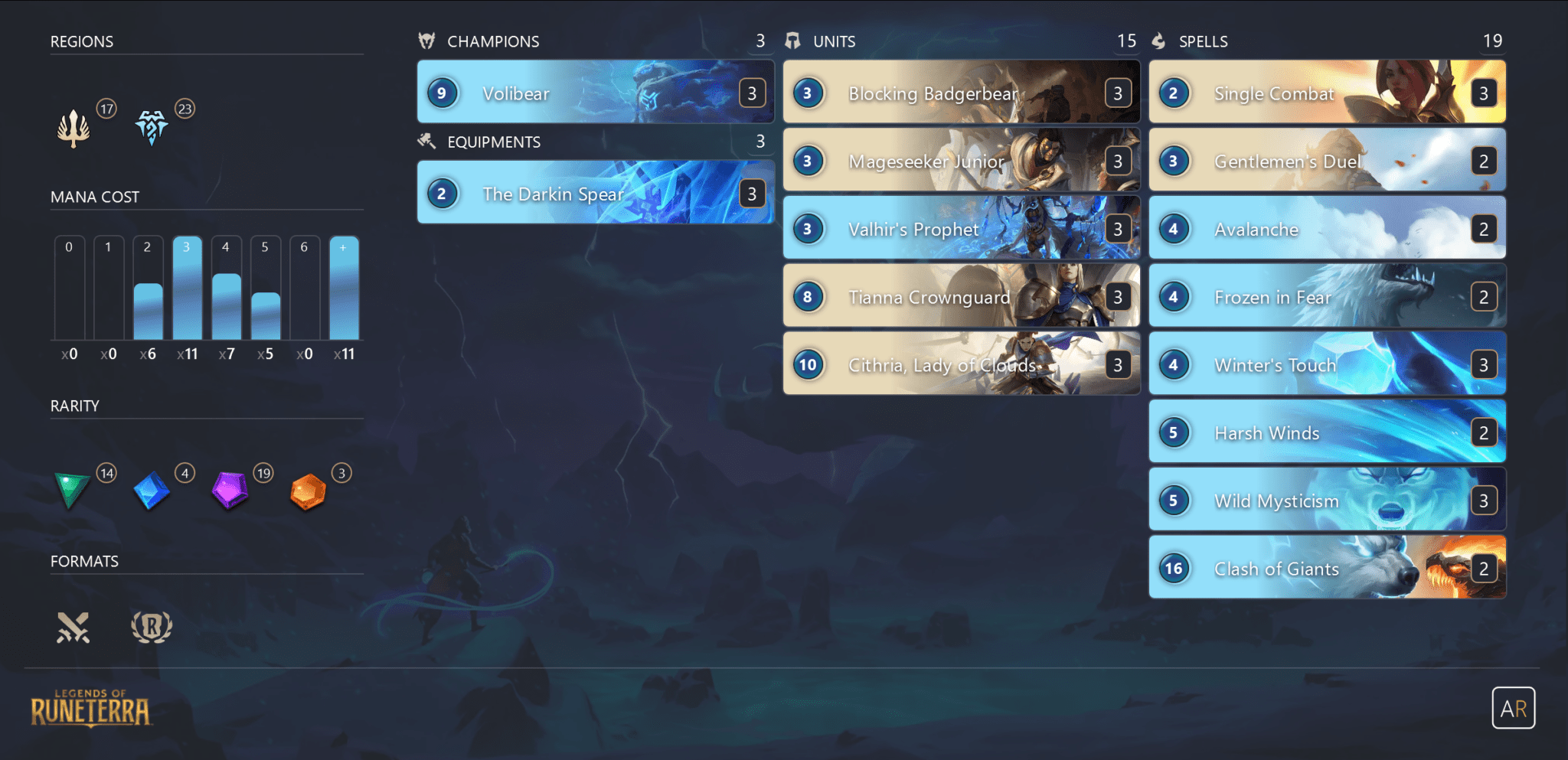Click the Equipments hammer icon
The width and height of the screenshot is (1568, 760).
426,142
